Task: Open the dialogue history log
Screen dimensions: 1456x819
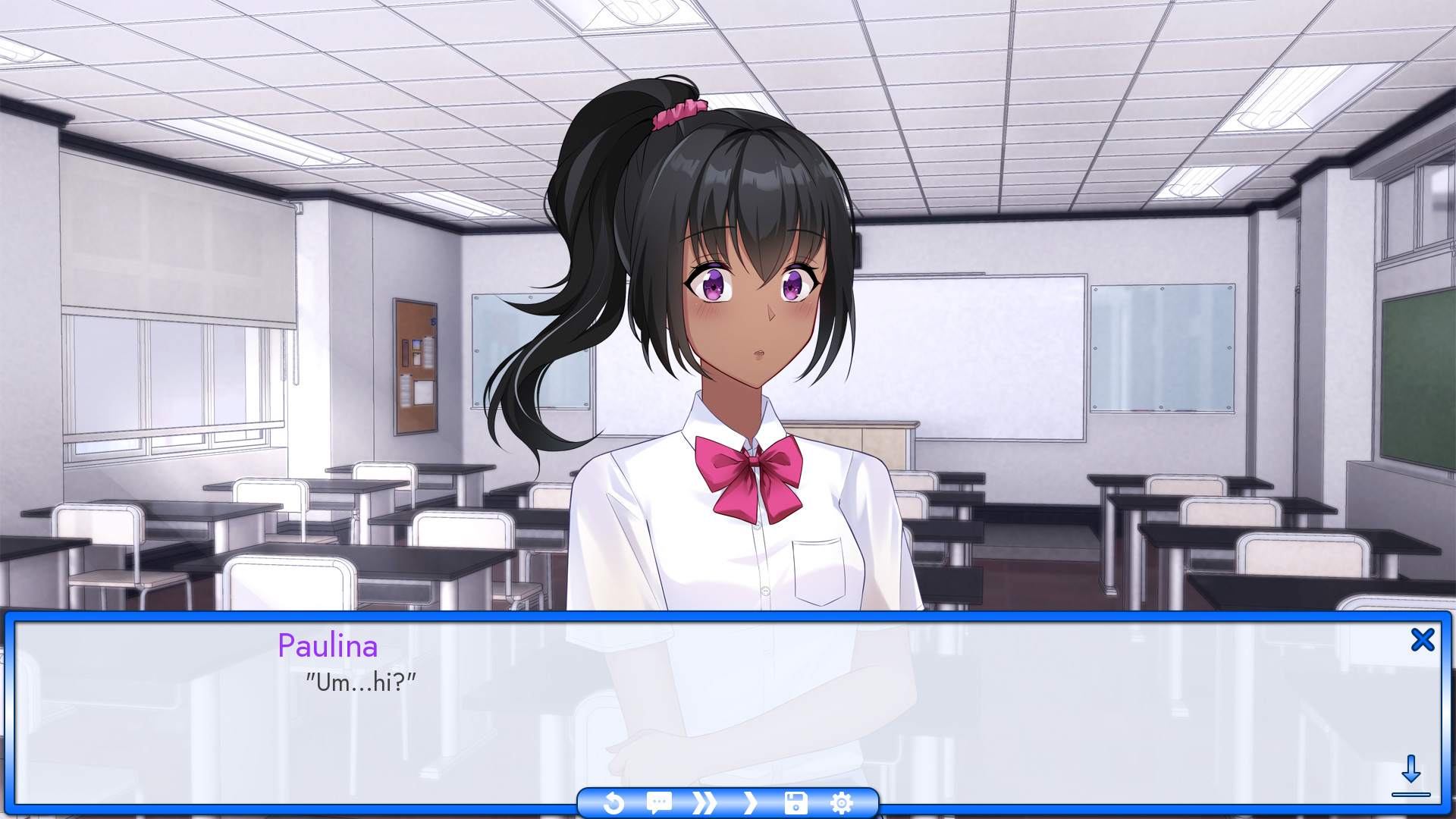Action: tap(658, 802)
